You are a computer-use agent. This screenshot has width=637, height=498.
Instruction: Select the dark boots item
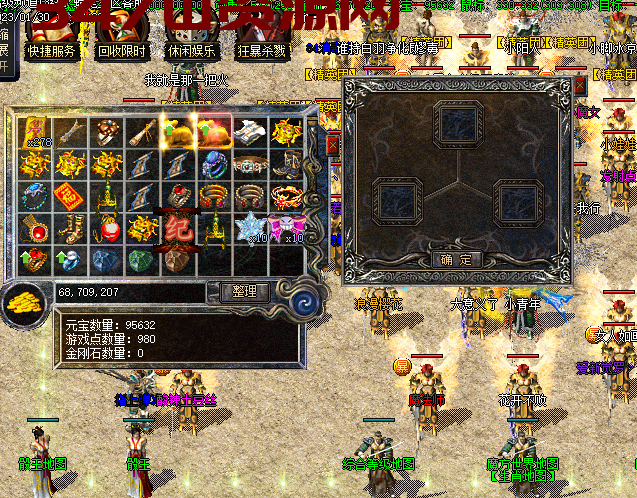(x=286, y=163)
